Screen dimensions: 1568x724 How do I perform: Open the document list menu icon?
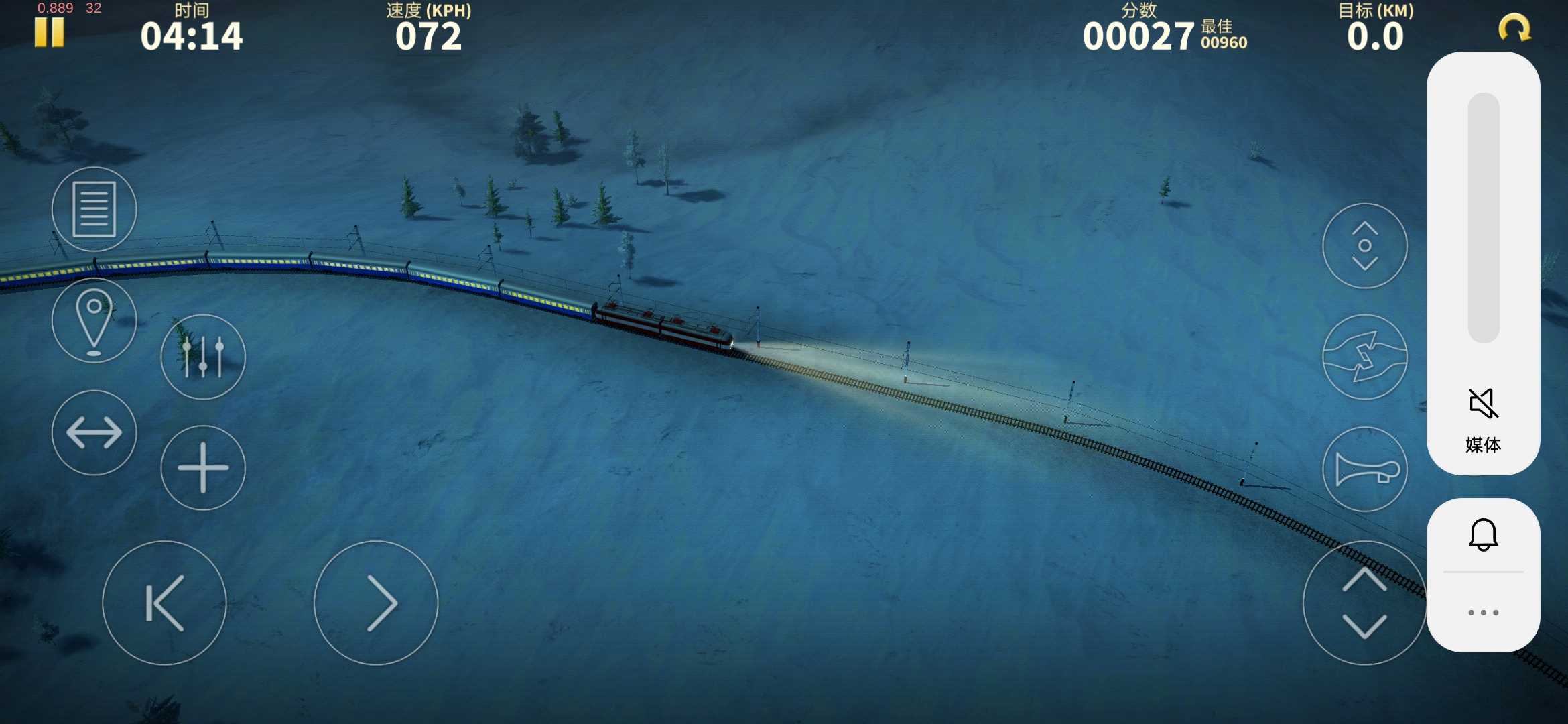click(x=94, y=209)
